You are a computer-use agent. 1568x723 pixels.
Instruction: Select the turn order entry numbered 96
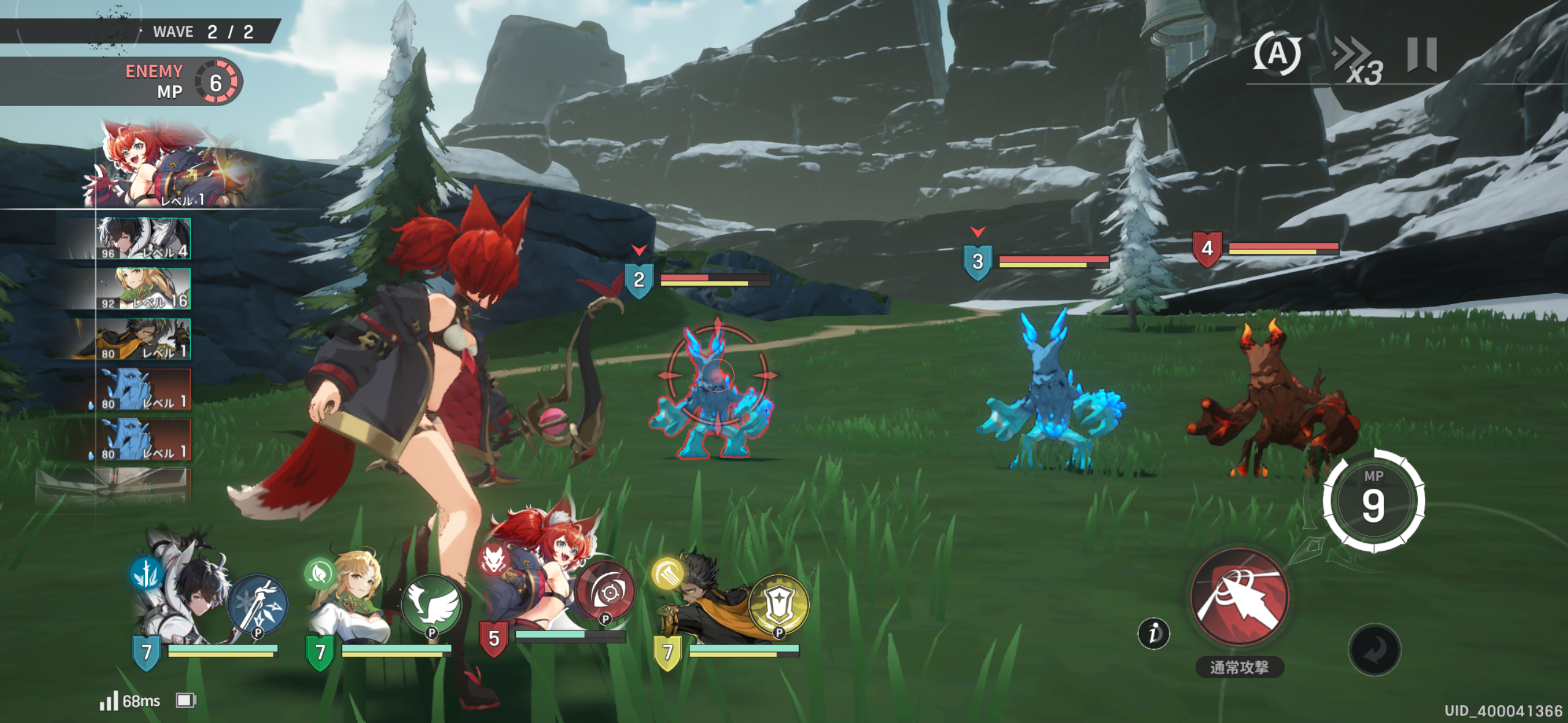tap(144, 239)
